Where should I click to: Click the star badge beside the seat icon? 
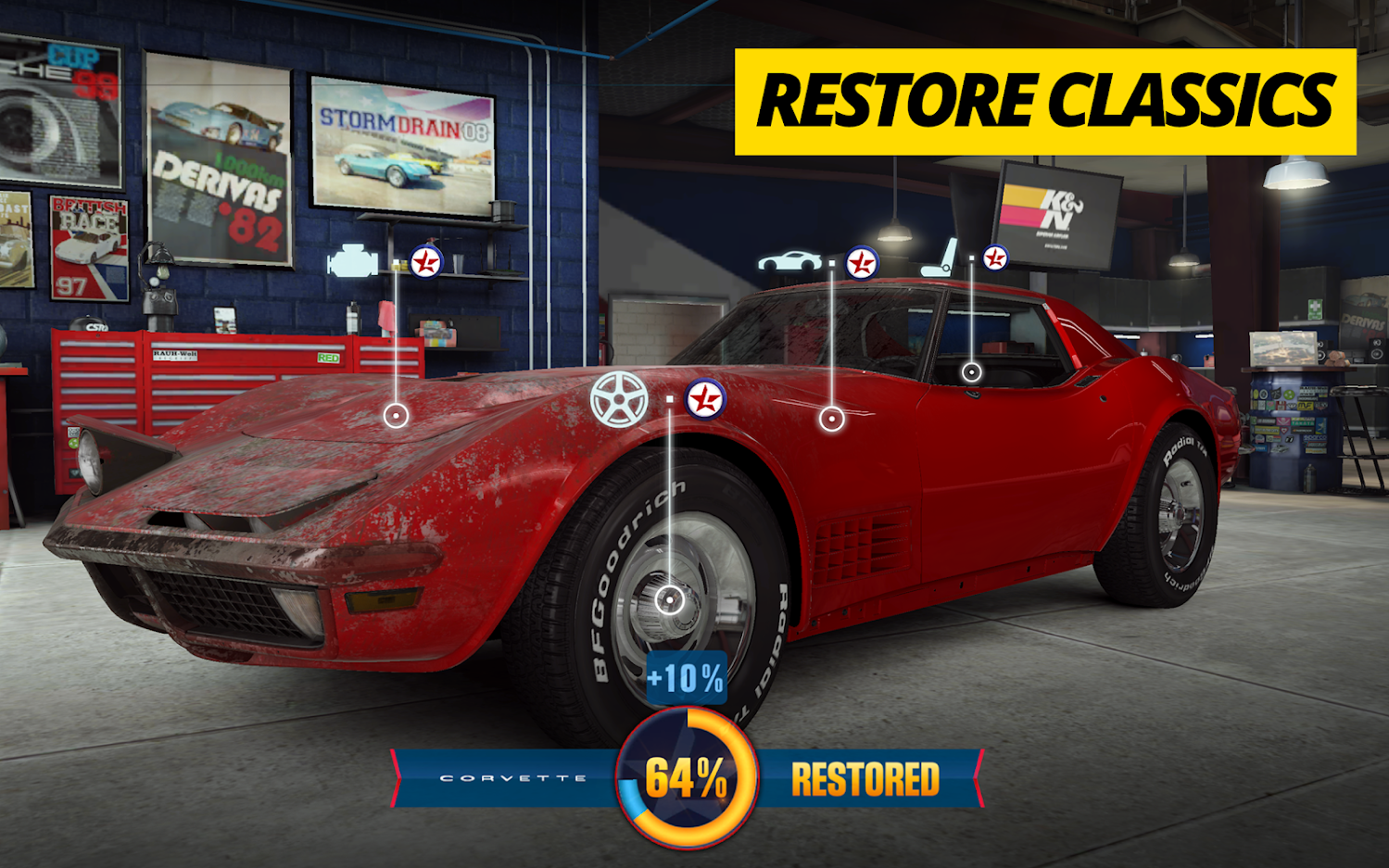tap(993, 256)
